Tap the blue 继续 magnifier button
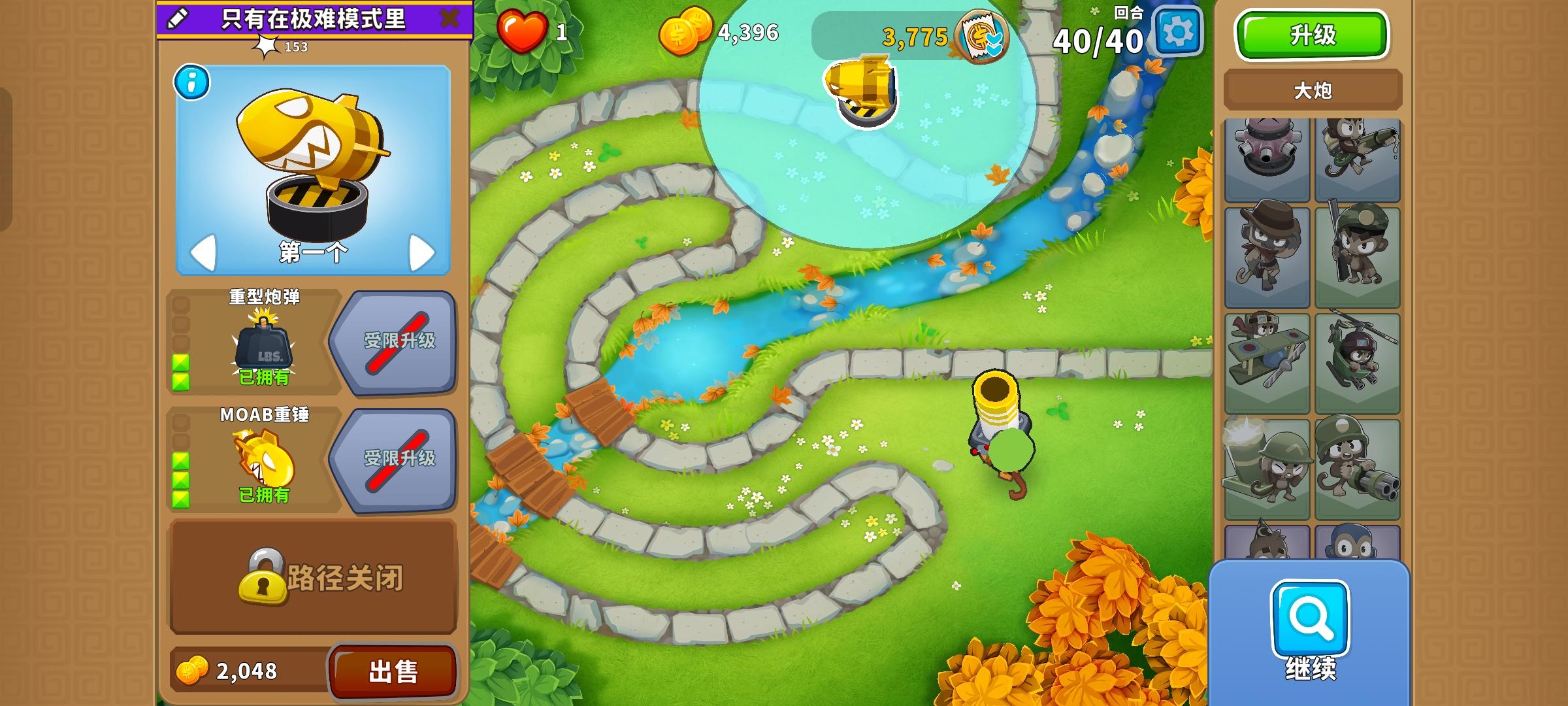Image resolution: width=1568 pixels, height=706 pixels. click(x=1311, y=618)
